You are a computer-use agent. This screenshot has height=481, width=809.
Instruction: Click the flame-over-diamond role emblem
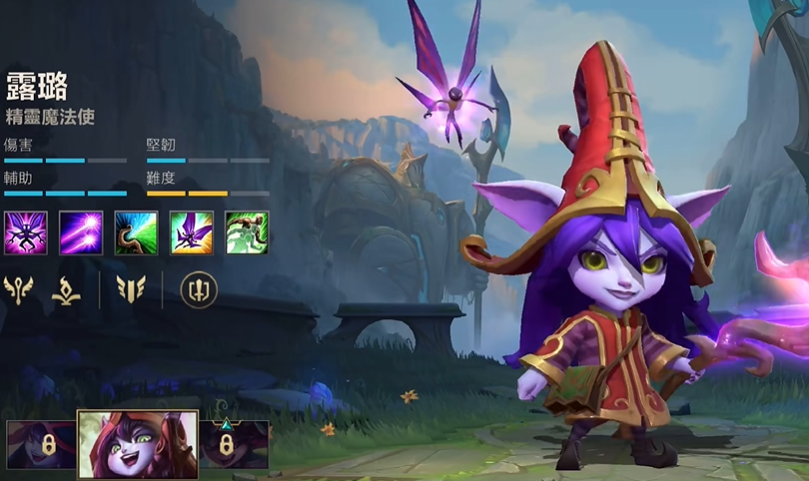(66, 291)
